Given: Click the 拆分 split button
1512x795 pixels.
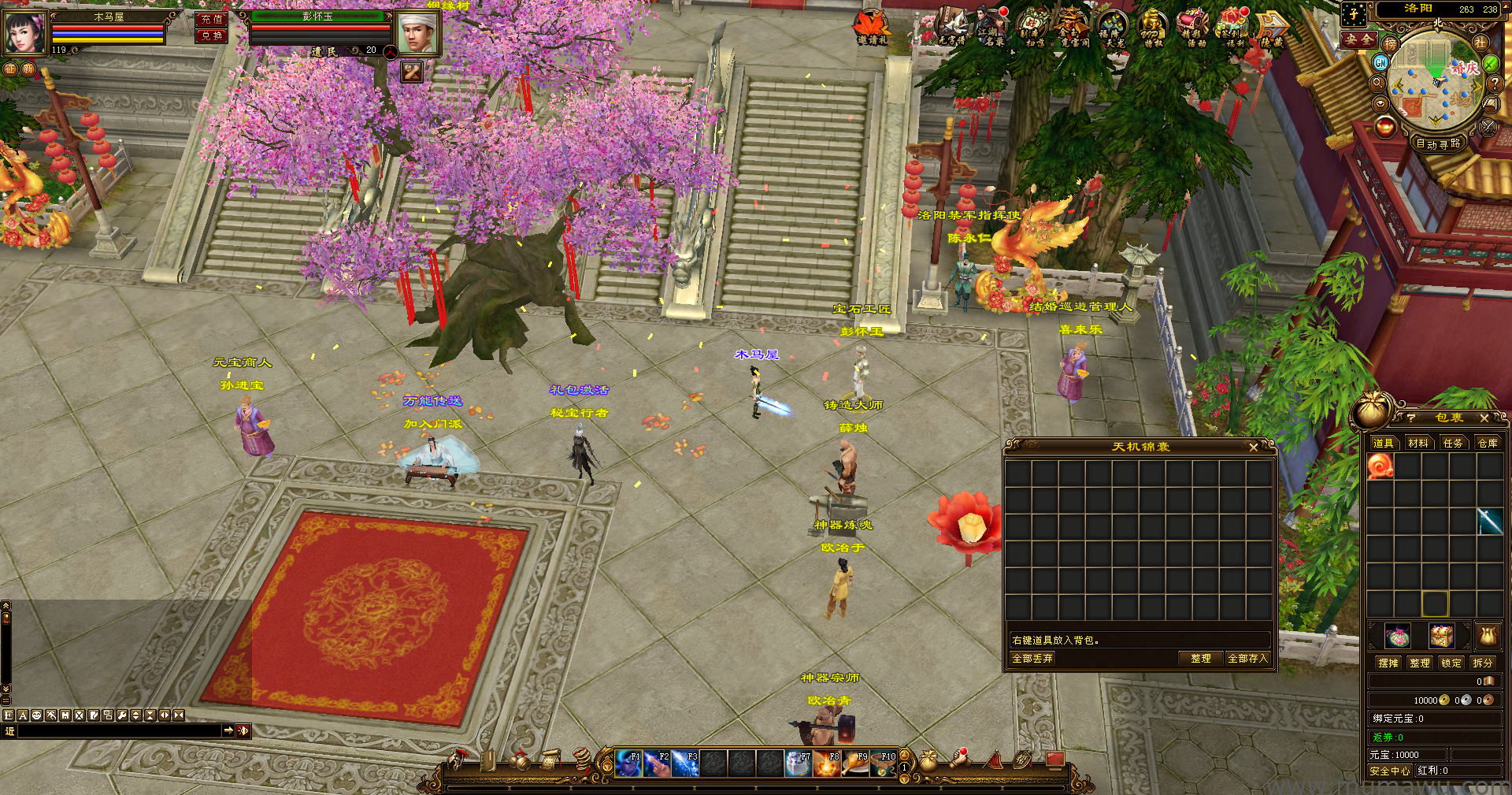Looking at the screenshot, I should [x=1482, y=663].
